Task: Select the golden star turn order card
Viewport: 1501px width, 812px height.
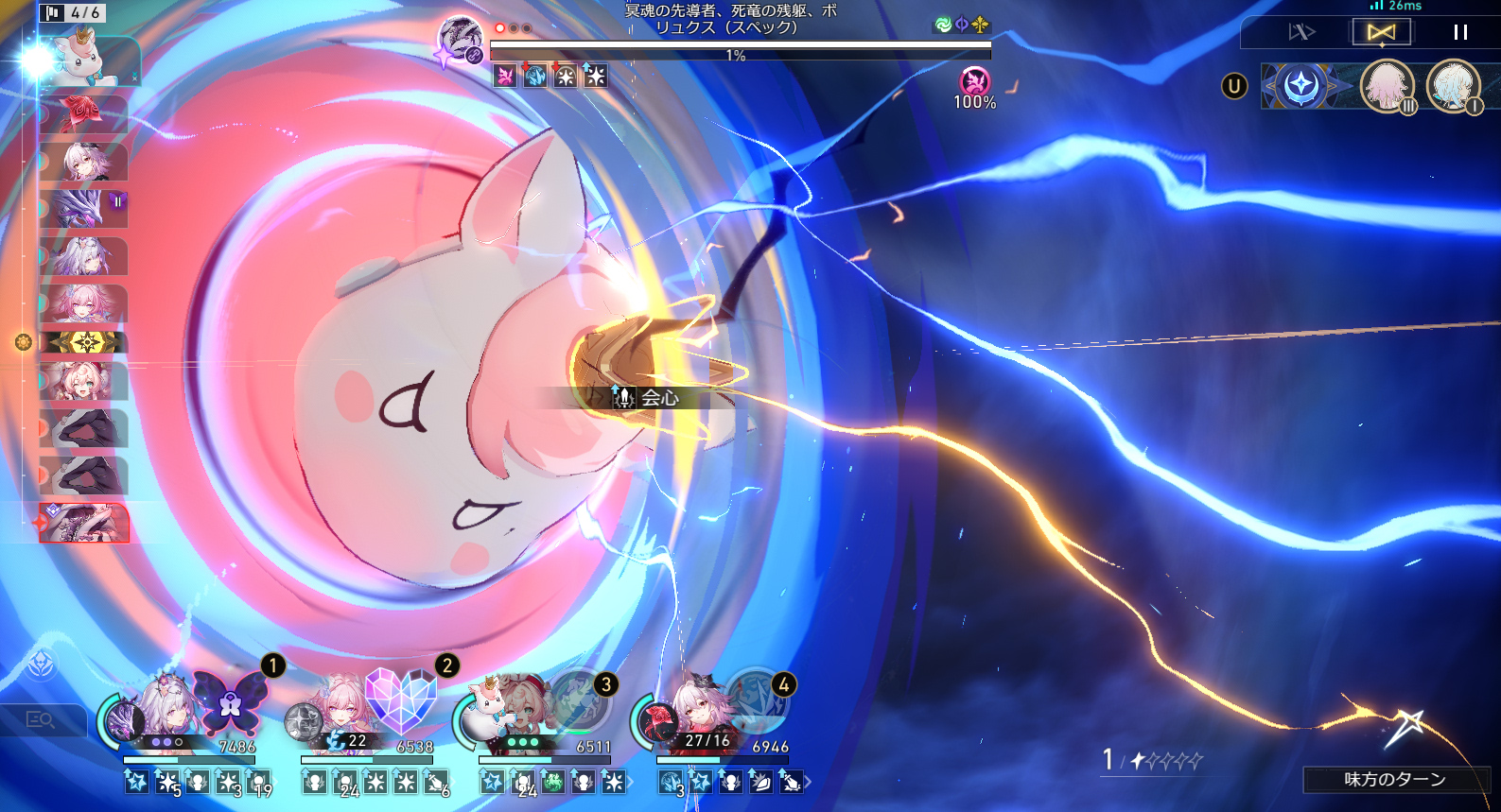Action: coord(83,342)
